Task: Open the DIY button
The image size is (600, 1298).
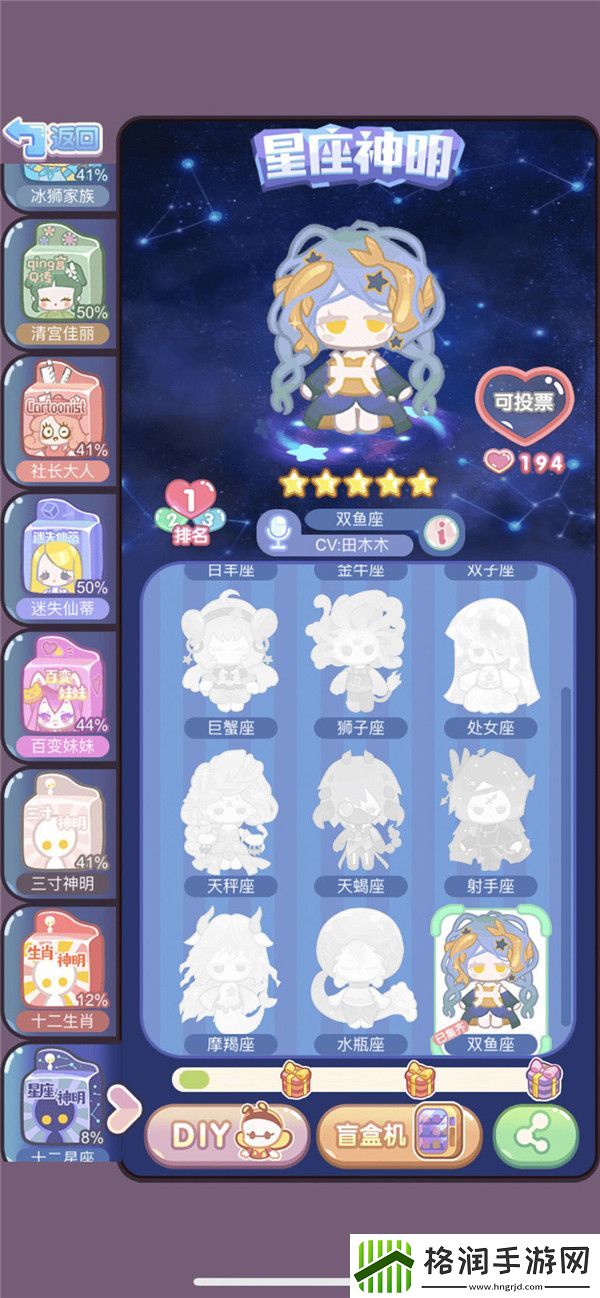Action: pos(226,1135)
